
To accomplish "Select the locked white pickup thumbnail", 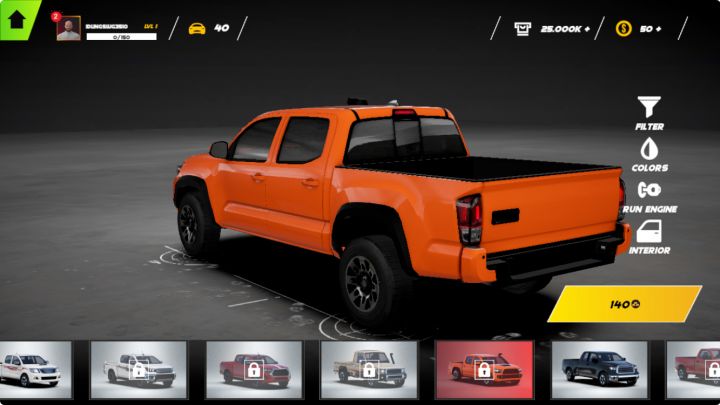I will [138, 370].
